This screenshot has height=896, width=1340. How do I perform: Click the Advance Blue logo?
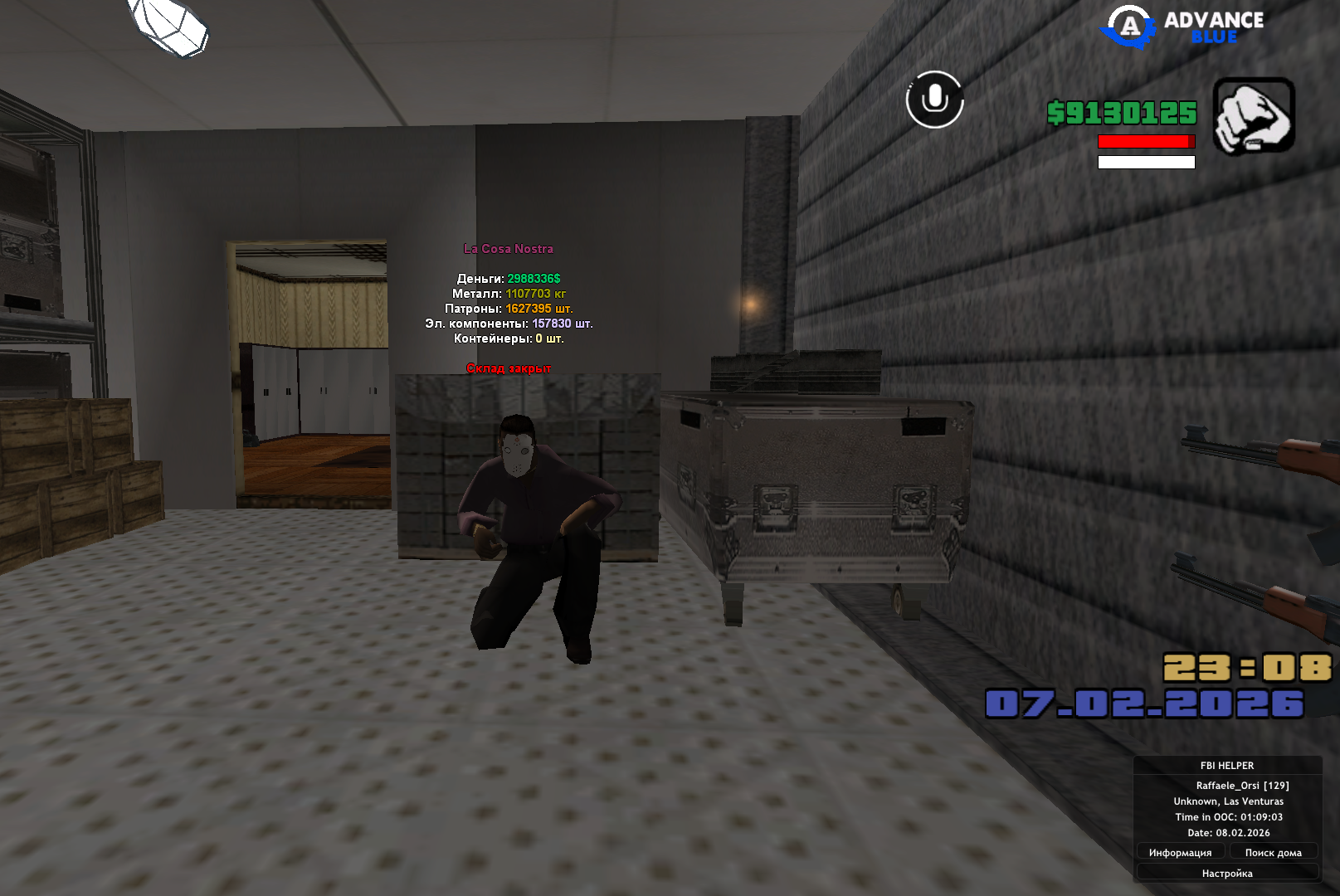(1182, 27)
